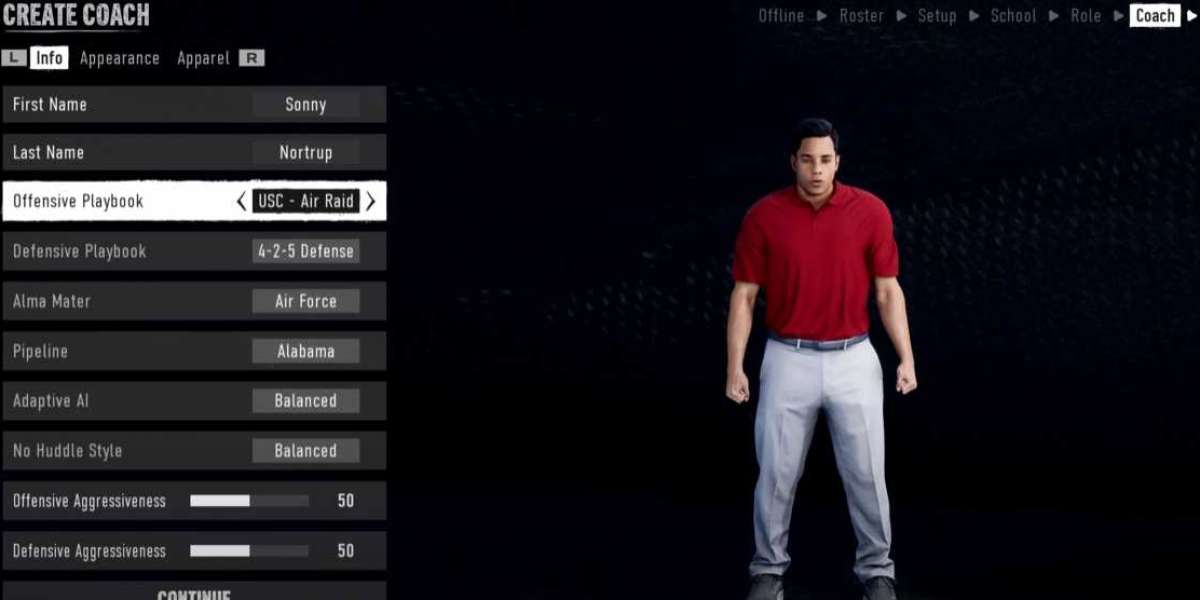Image resolution: width=1200 pixels, height=600 pixels.
Task: Switch to the Appearance tab
Action: pyautogui.click(x=120, y=58)
